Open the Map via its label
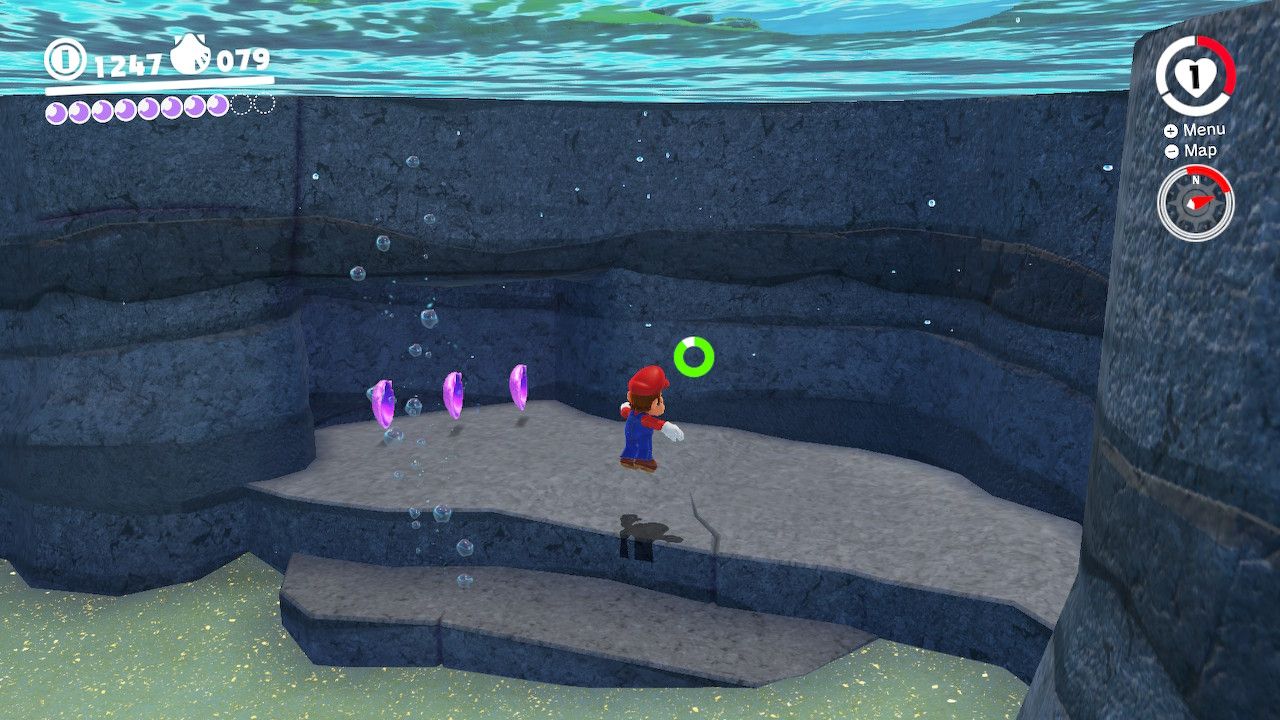This screenshot has height=720, width=1280. [1200, 149]
